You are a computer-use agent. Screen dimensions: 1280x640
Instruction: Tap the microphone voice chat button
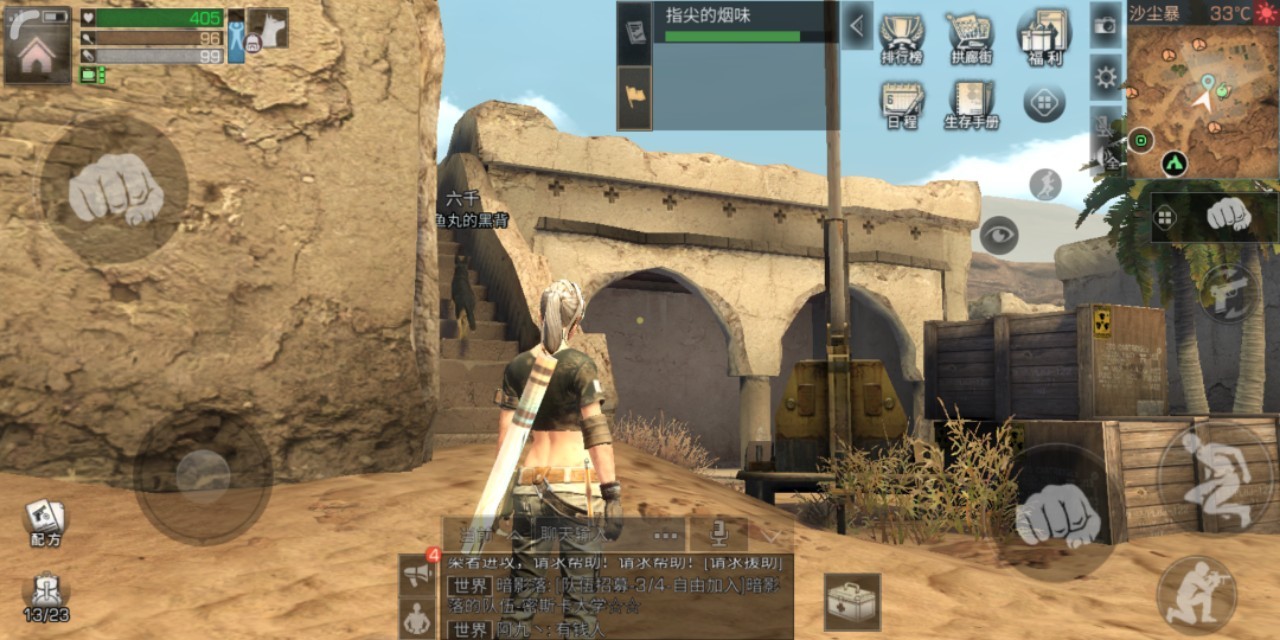719,534
